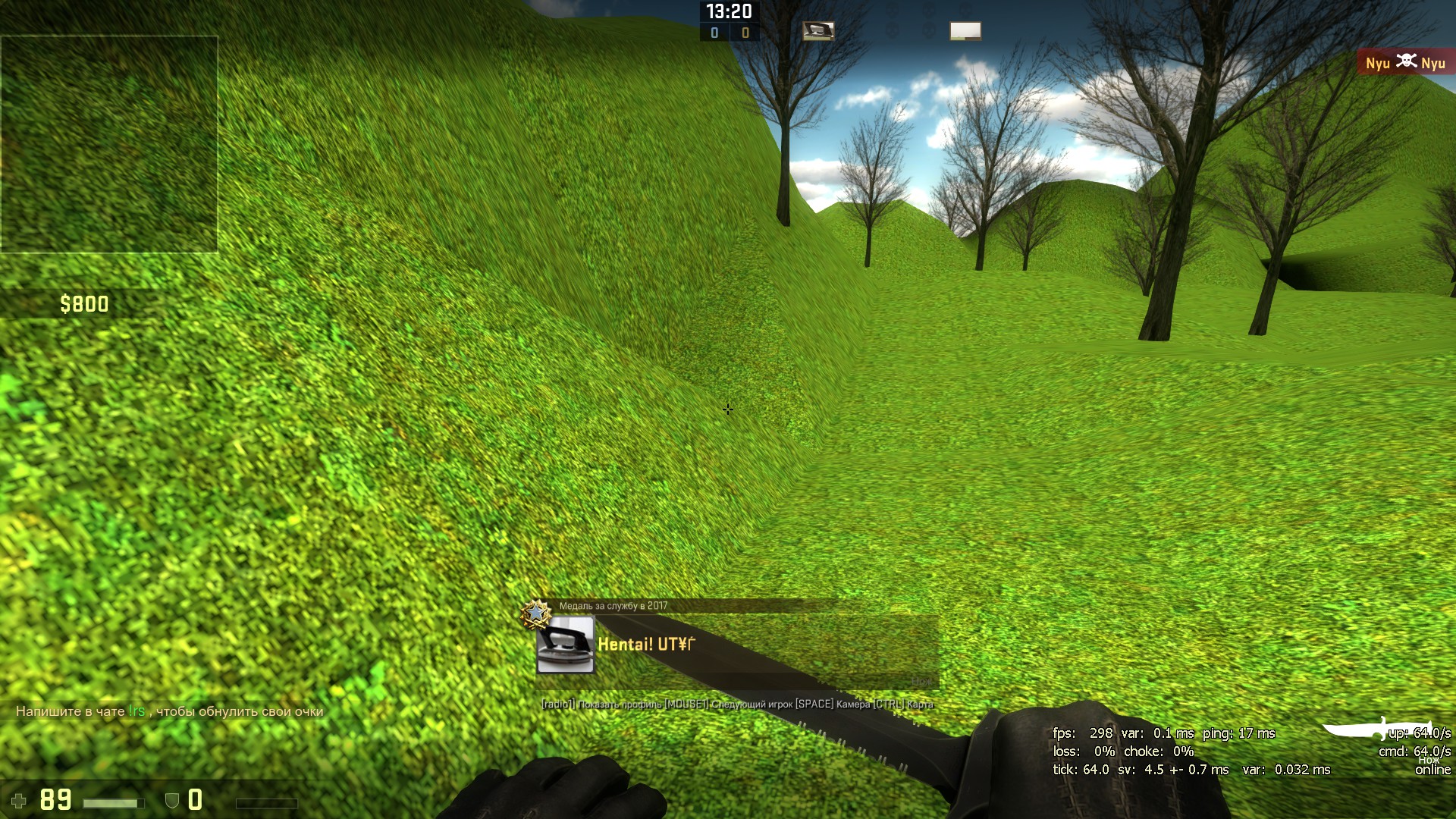
Task: Click the Nyu kill feed entry
Action: [1405, 63]
